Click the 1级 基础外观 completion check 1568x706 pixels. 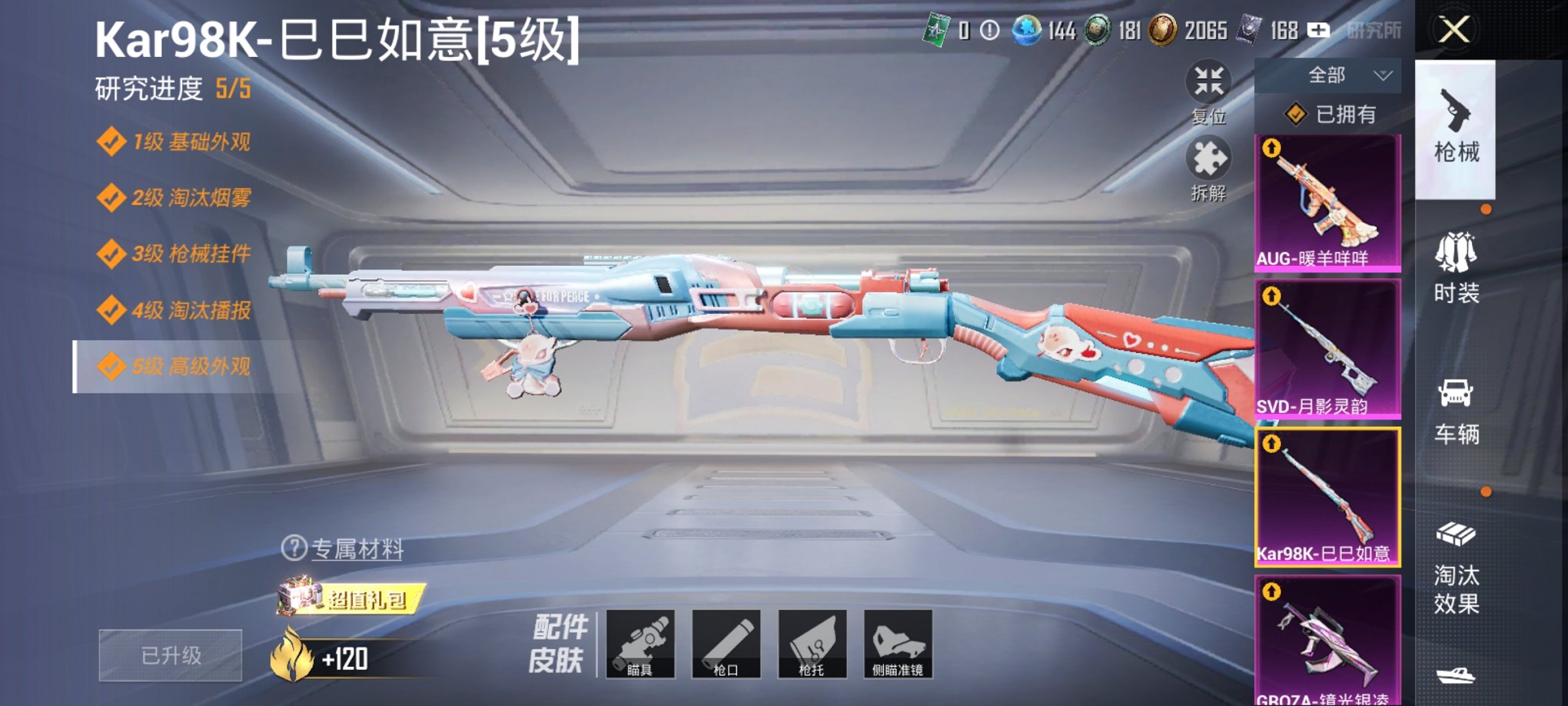coord(112,141)
